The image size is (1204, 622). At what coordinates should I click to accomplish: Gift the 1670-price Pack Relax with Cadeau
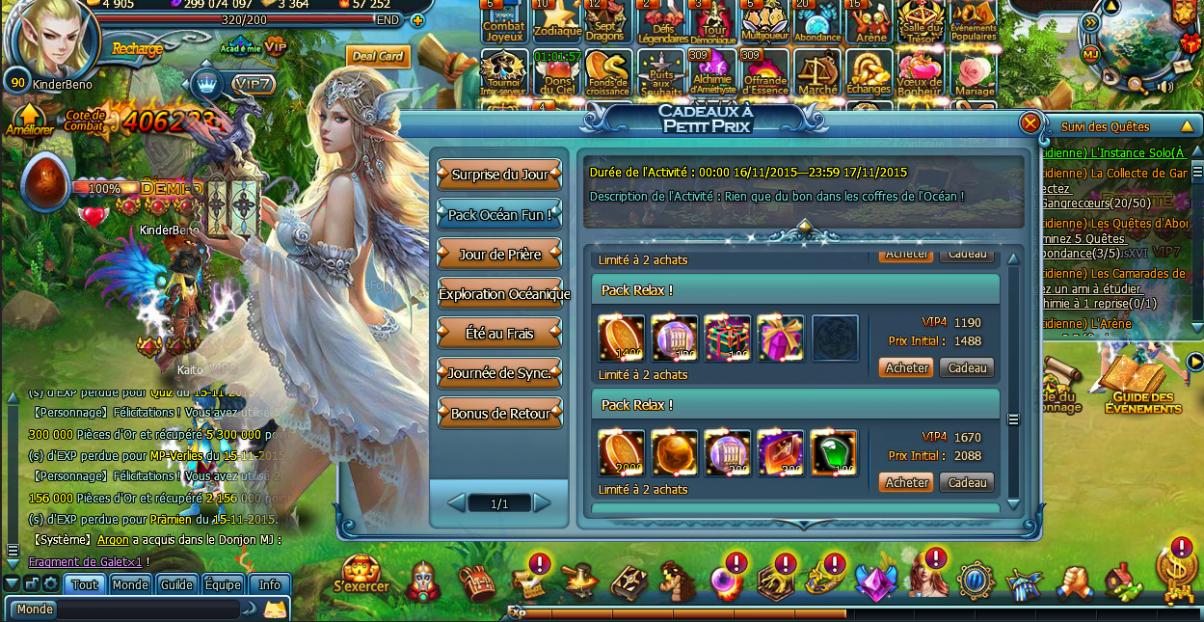(x=966, y=483)
